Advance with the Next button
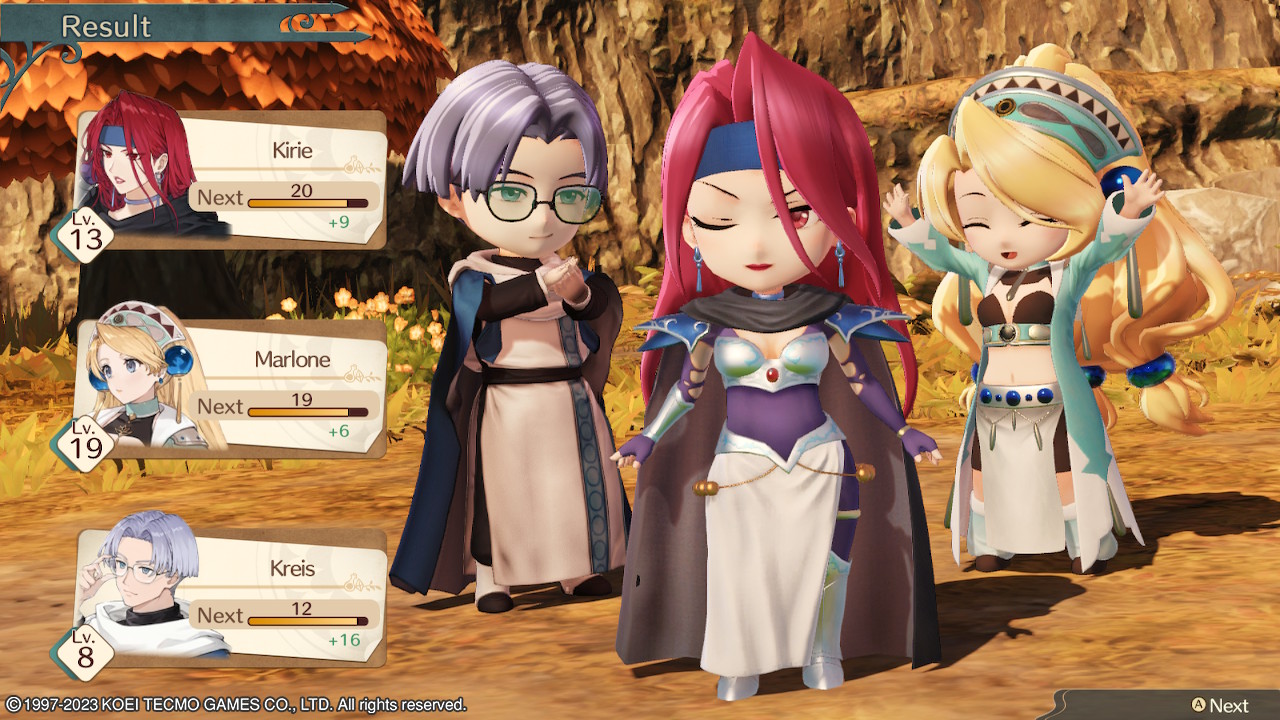Image resolution: width=1280 pixels, height=720 pixels. tap(1218, 705)
